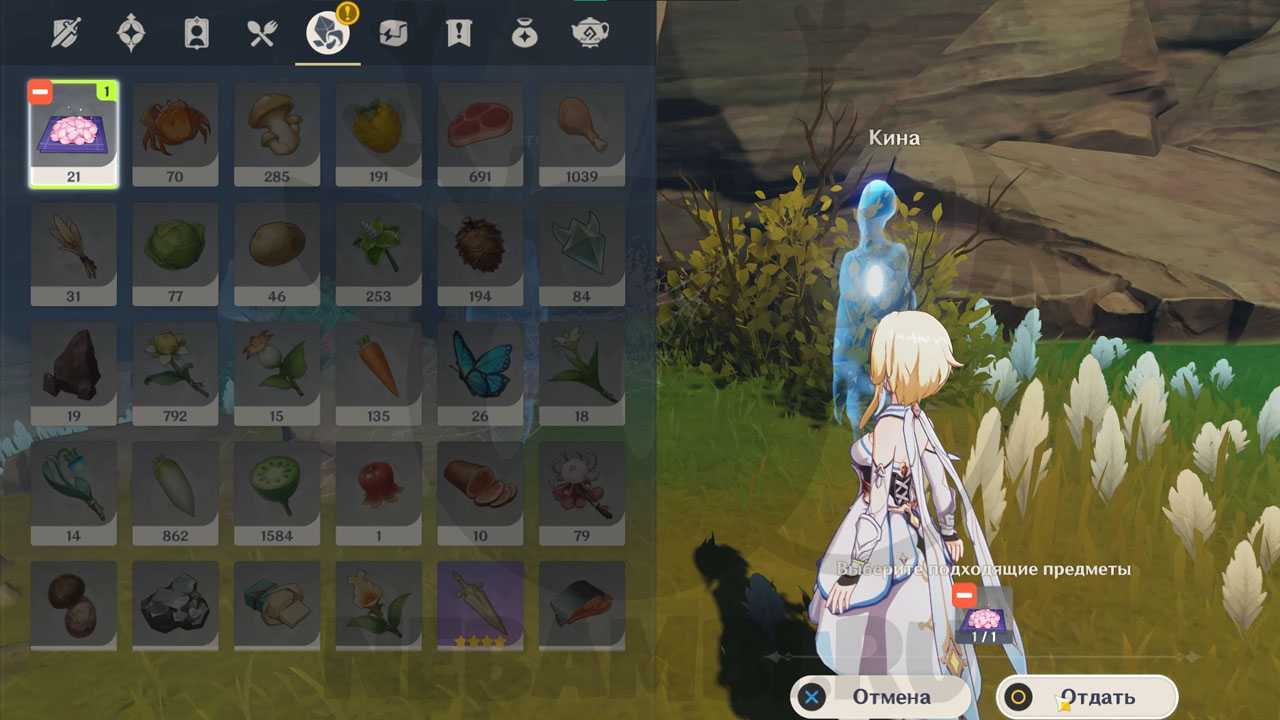Select the crab item slot
The width and height of the screenshot is (1280, 720).
175,133
